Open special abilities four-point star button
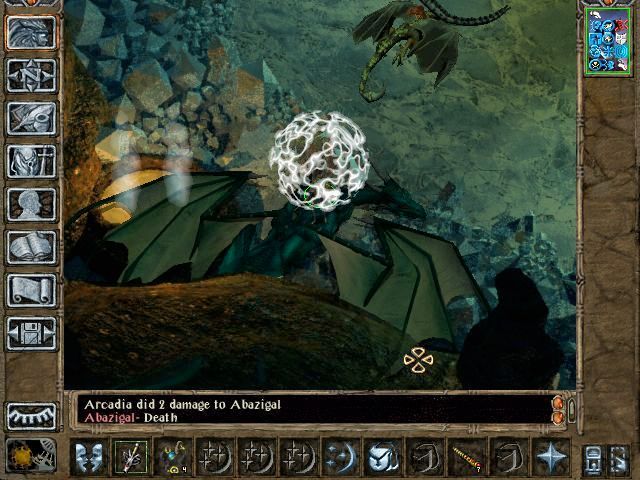Image resolution: width=640 pixels, height=480 pixels. click(x=551, y=457)
